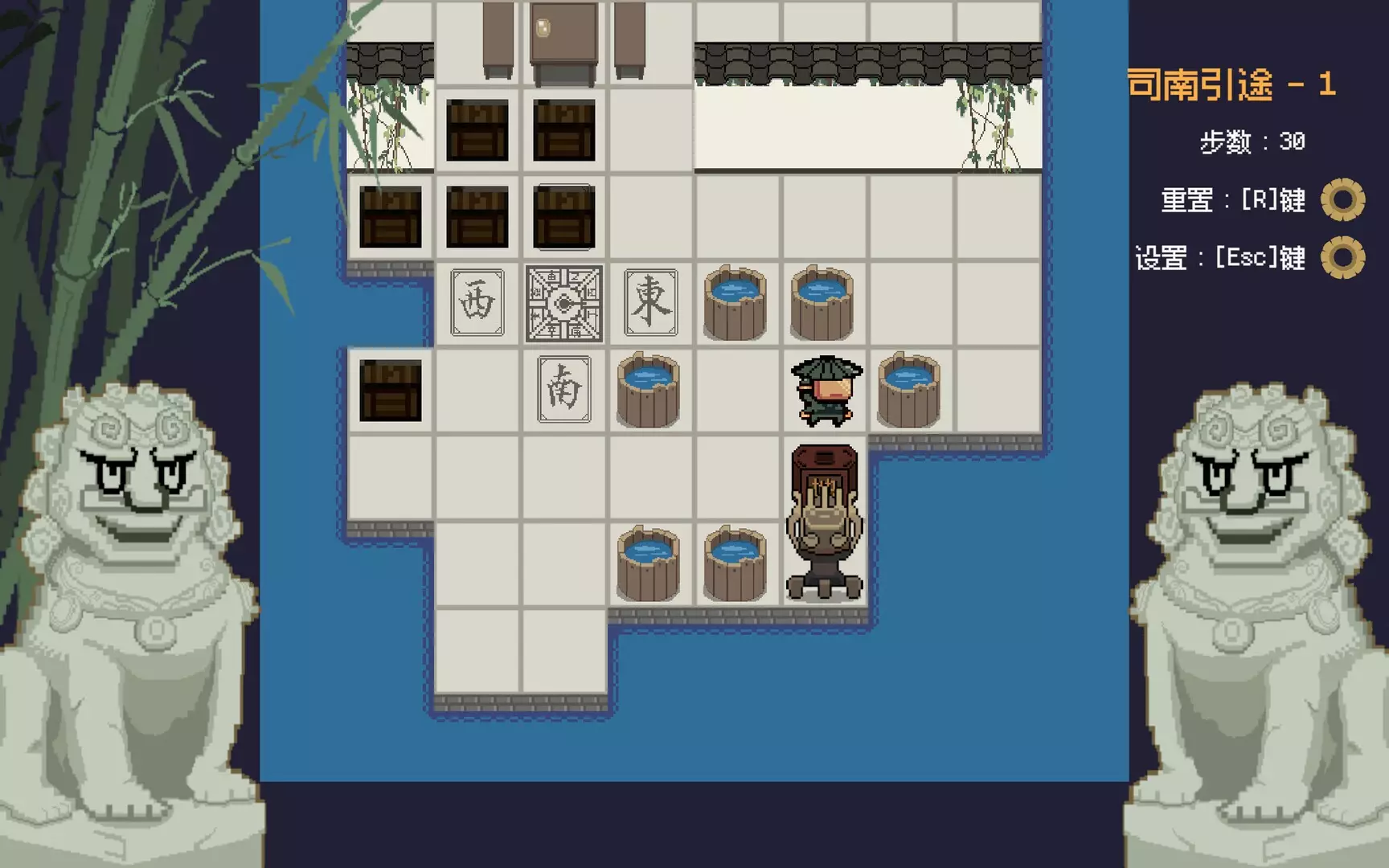
Task: Click the level title 司南引途 - 1
Action: coord(1232,83)
